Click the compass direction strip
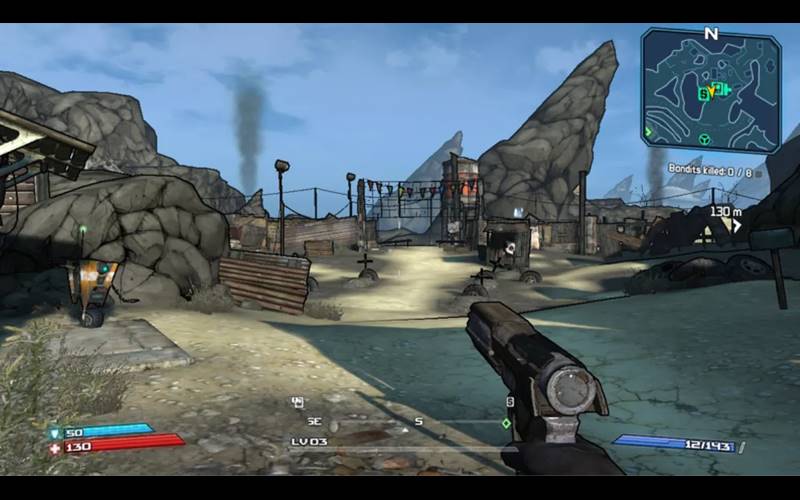The image size is (800, 500). coord(400,422)
